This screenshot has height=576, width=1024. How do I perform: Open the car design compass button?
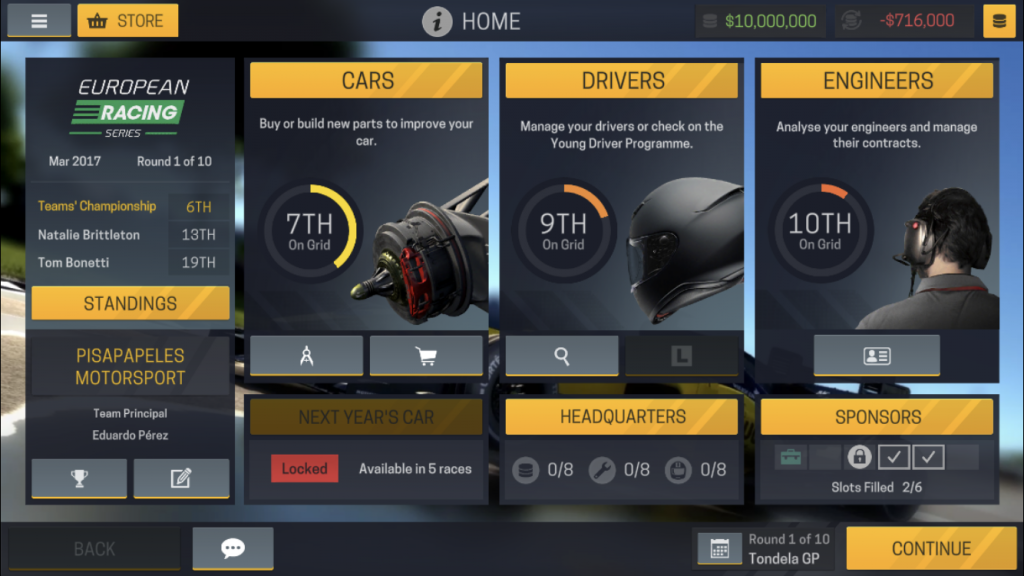(307, 356)
